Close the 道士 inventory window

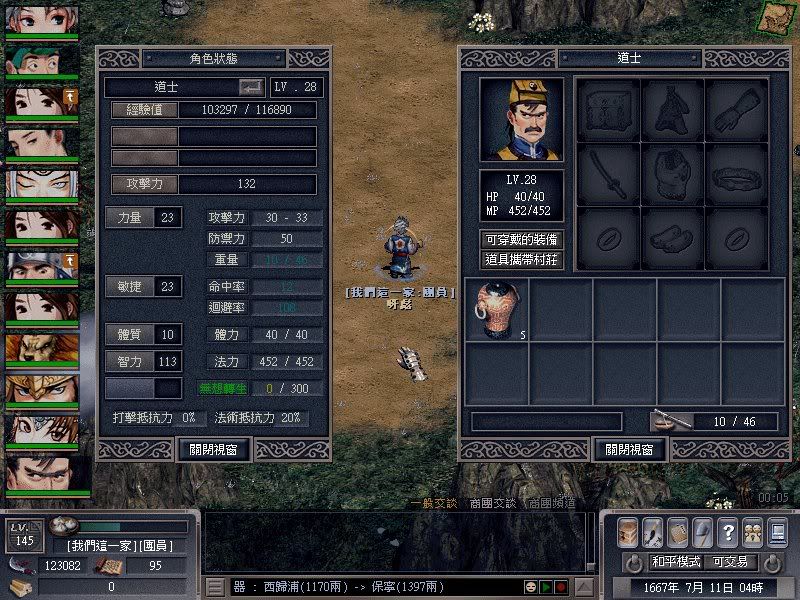point(629,449)
